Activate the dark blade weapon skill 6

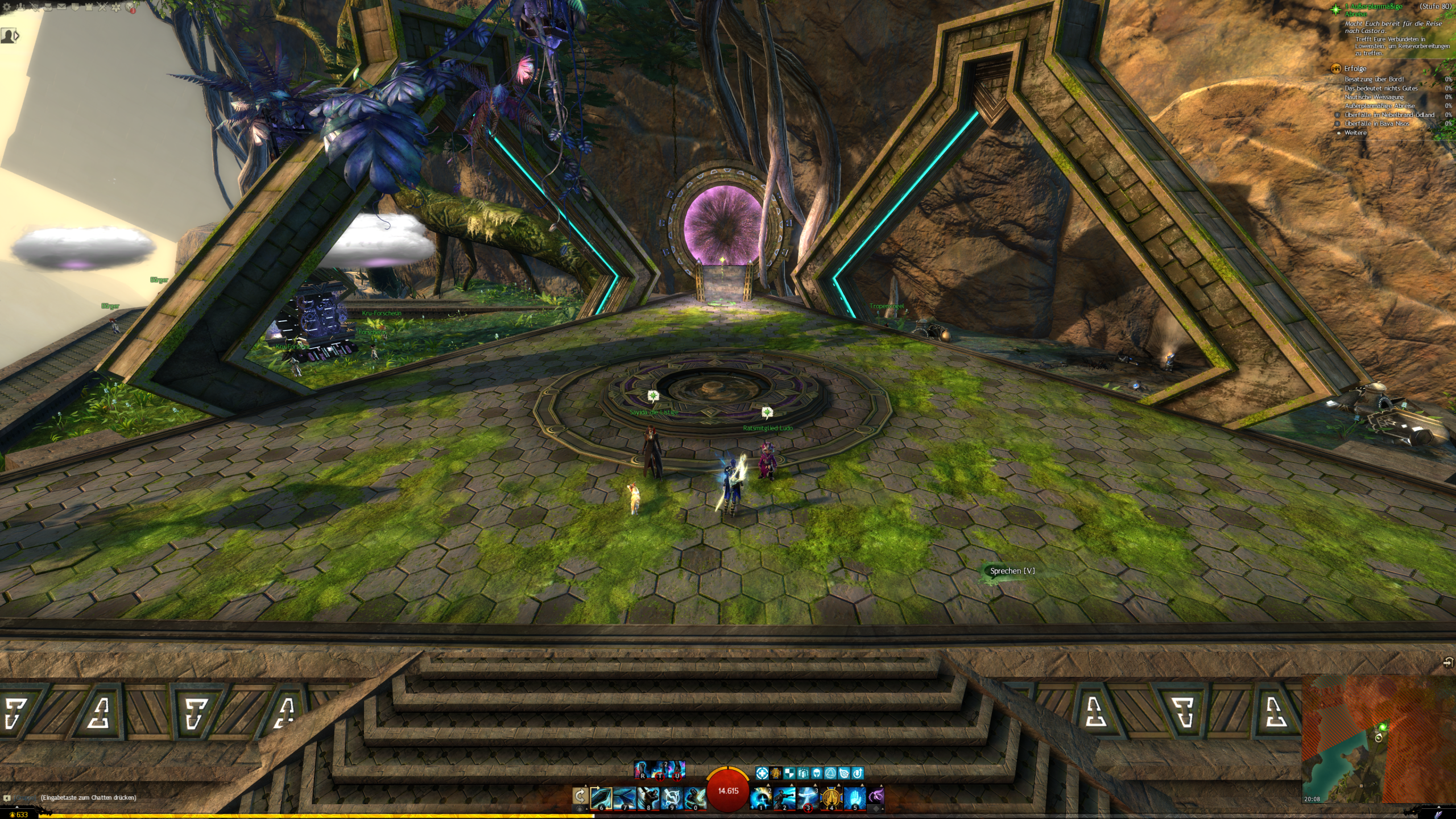601,797
